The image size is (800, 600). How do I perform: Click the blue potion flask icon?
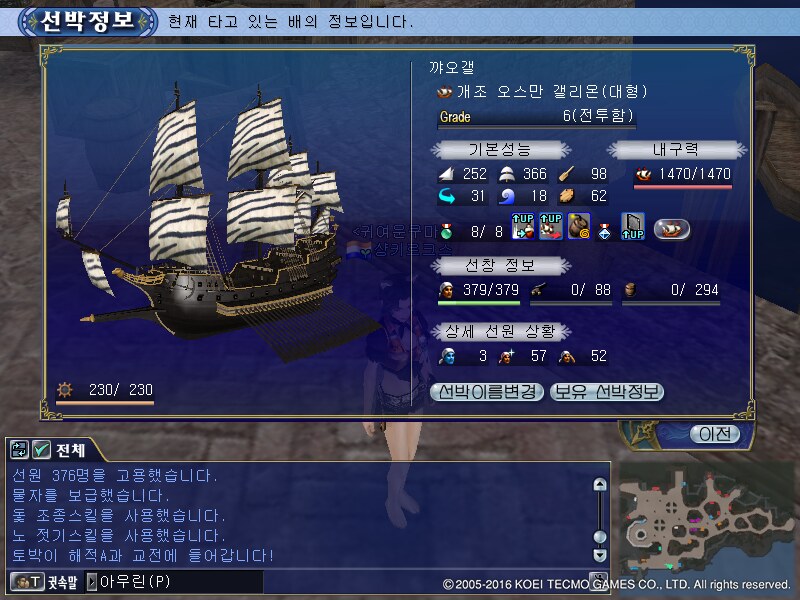click(606, 229)
